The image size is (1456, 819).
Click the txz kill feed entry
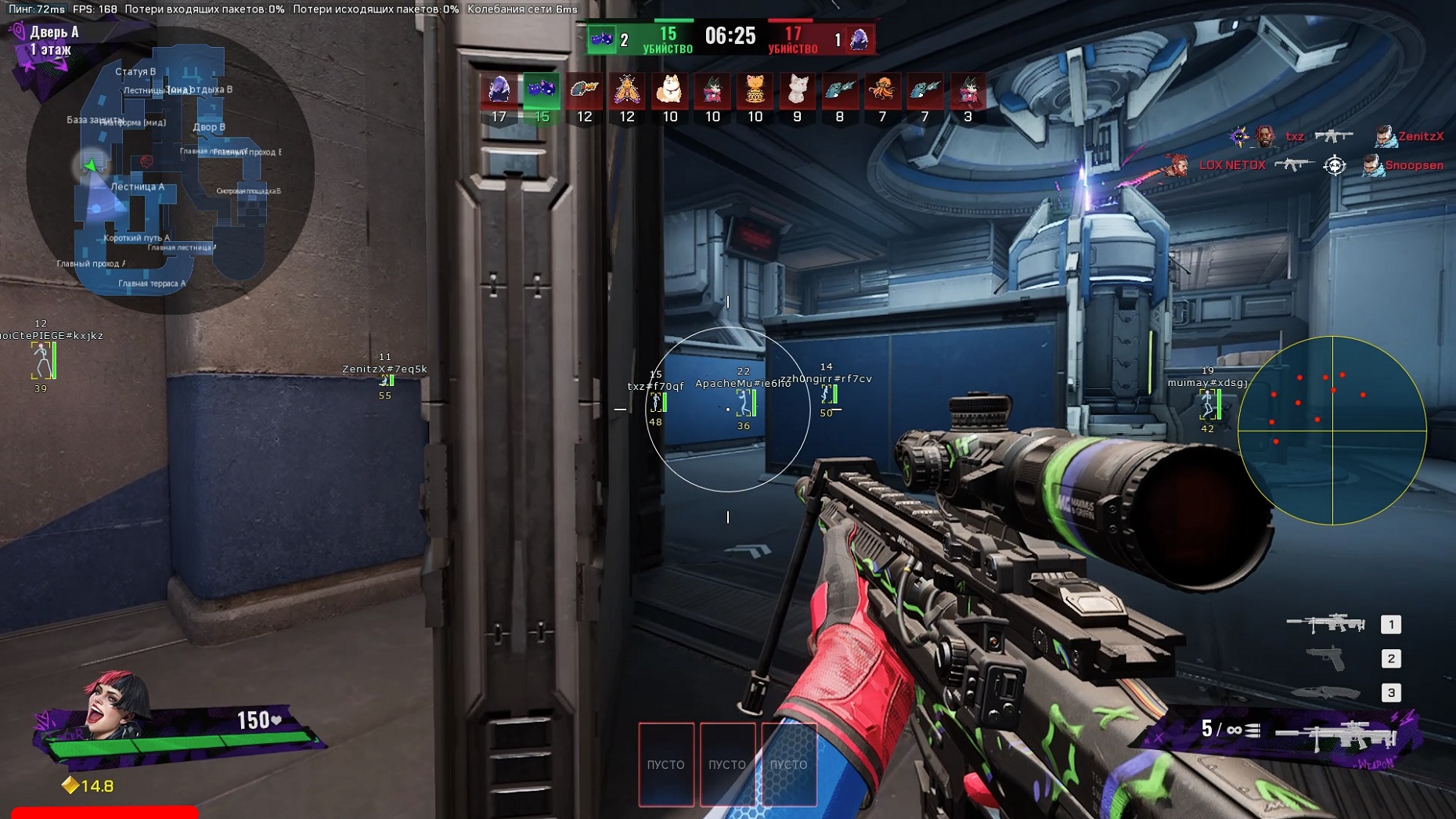[x=1295, y=136]
